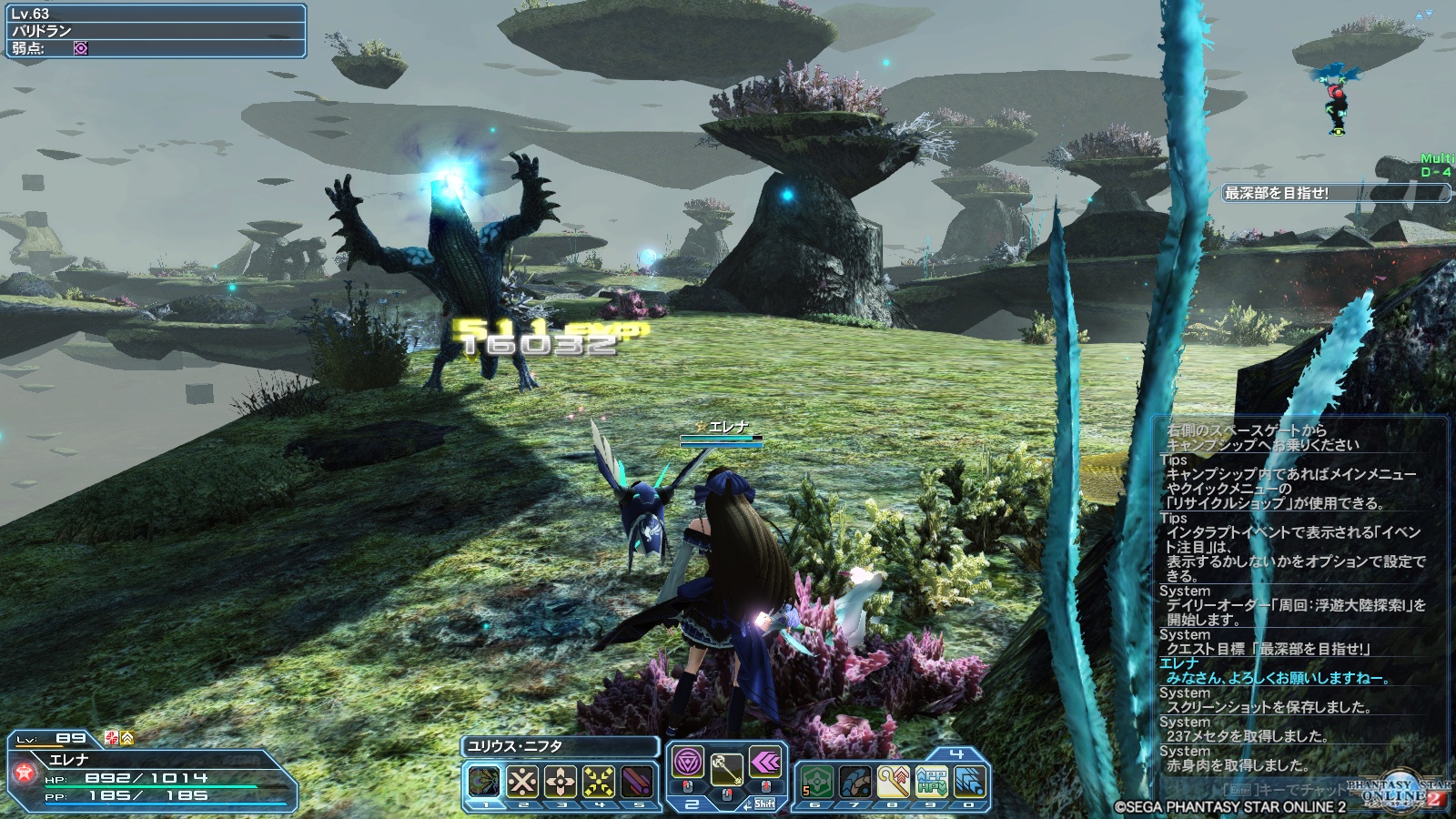Click the ユリウス・ニフタ weapon name label
Screen dimensions: 1456x819
(559, 746)
